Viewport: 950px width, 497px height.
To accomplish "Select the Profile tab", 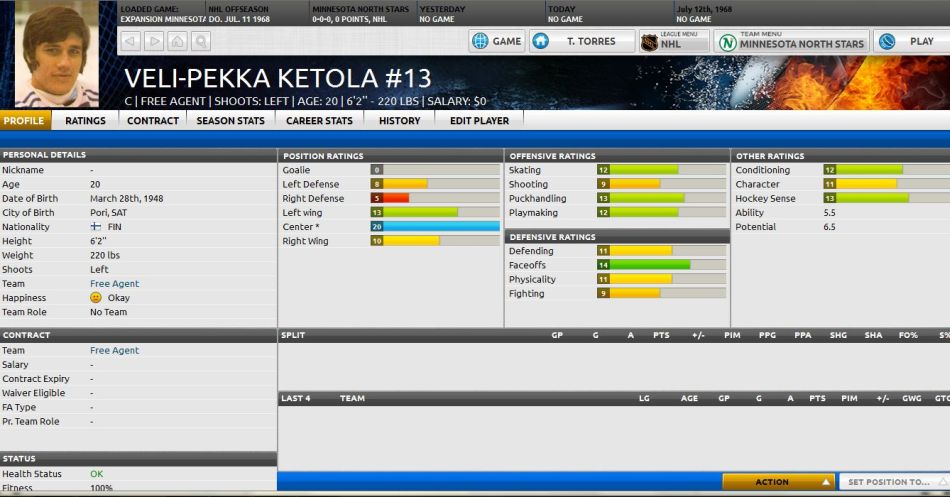I will pyautogui.click(x=25, y=120).
